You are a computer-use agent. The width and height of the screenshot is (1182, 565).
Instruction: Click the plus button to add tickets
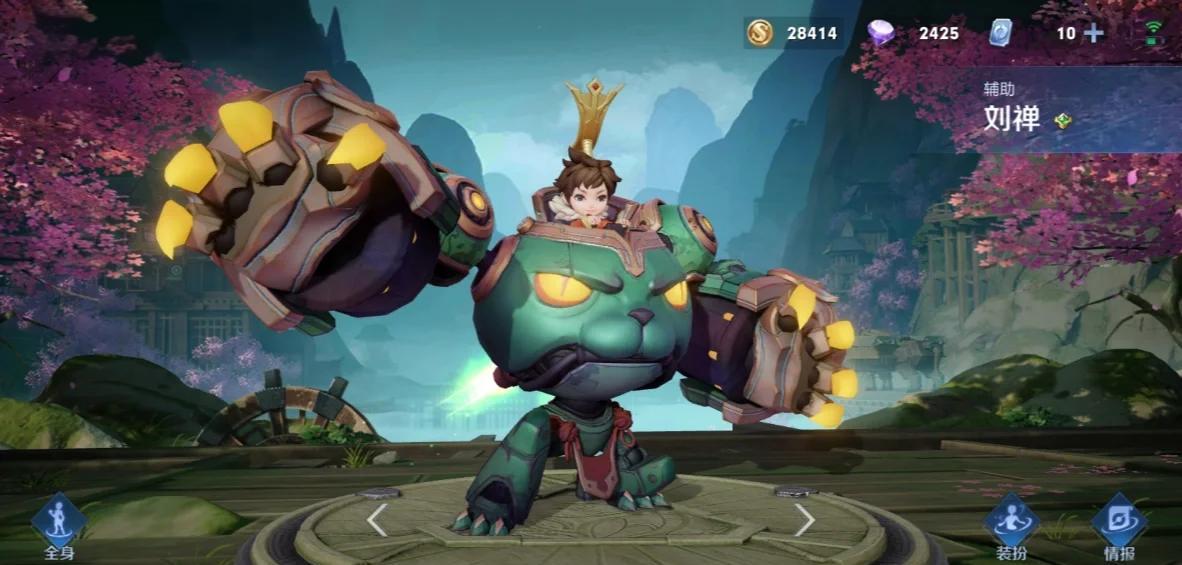(x=1094, y=33)
